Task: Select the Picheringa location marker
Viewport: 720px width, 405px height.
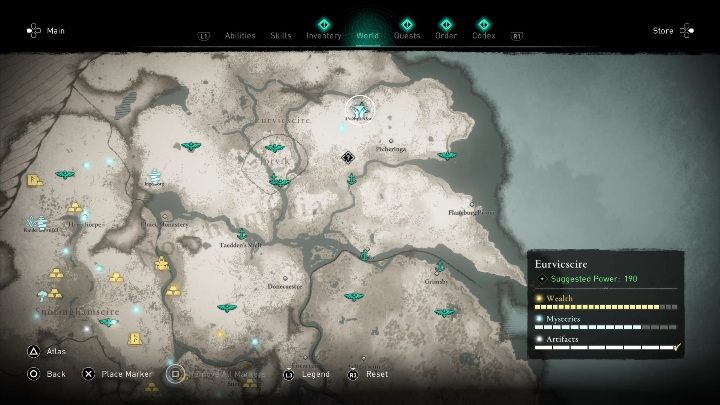Action: [391, 140]
